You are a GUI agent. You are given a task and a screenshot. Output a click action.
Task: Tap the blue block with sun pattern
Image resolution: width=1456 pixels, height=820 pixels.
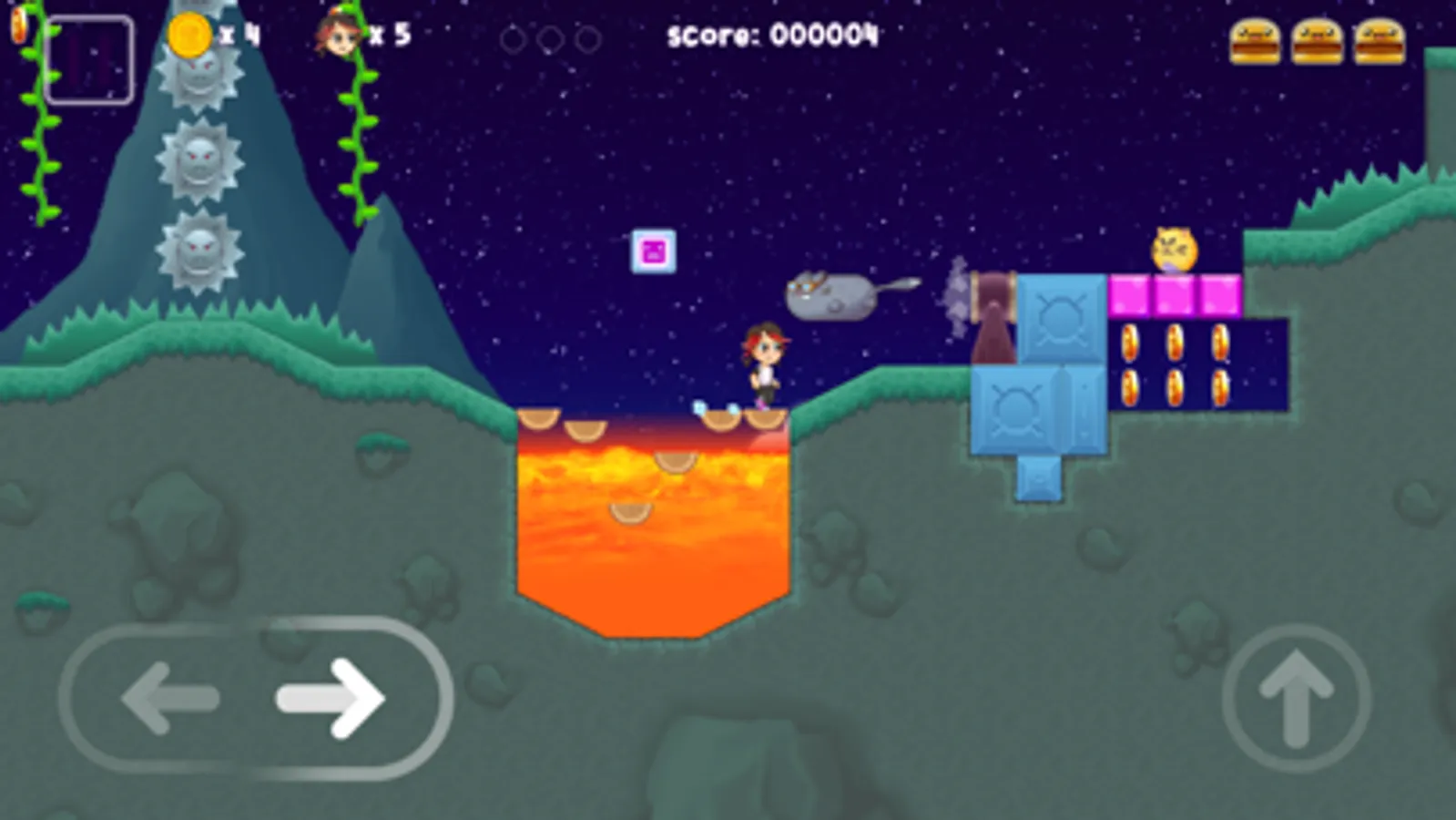(x=1059, y=318)
